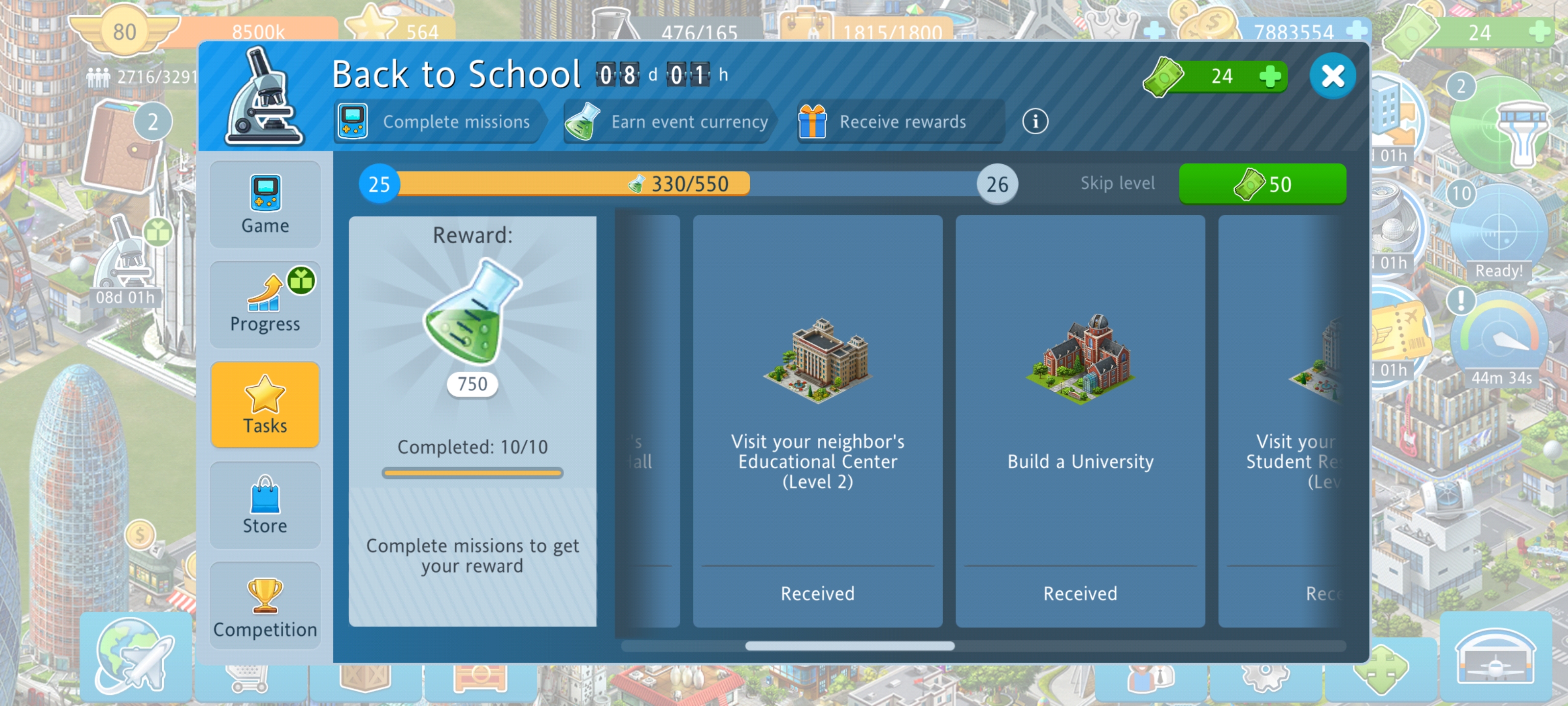Click the Earn event currency step
Image resolution: width=1568 pixels, height=706 pixels.
668,121
